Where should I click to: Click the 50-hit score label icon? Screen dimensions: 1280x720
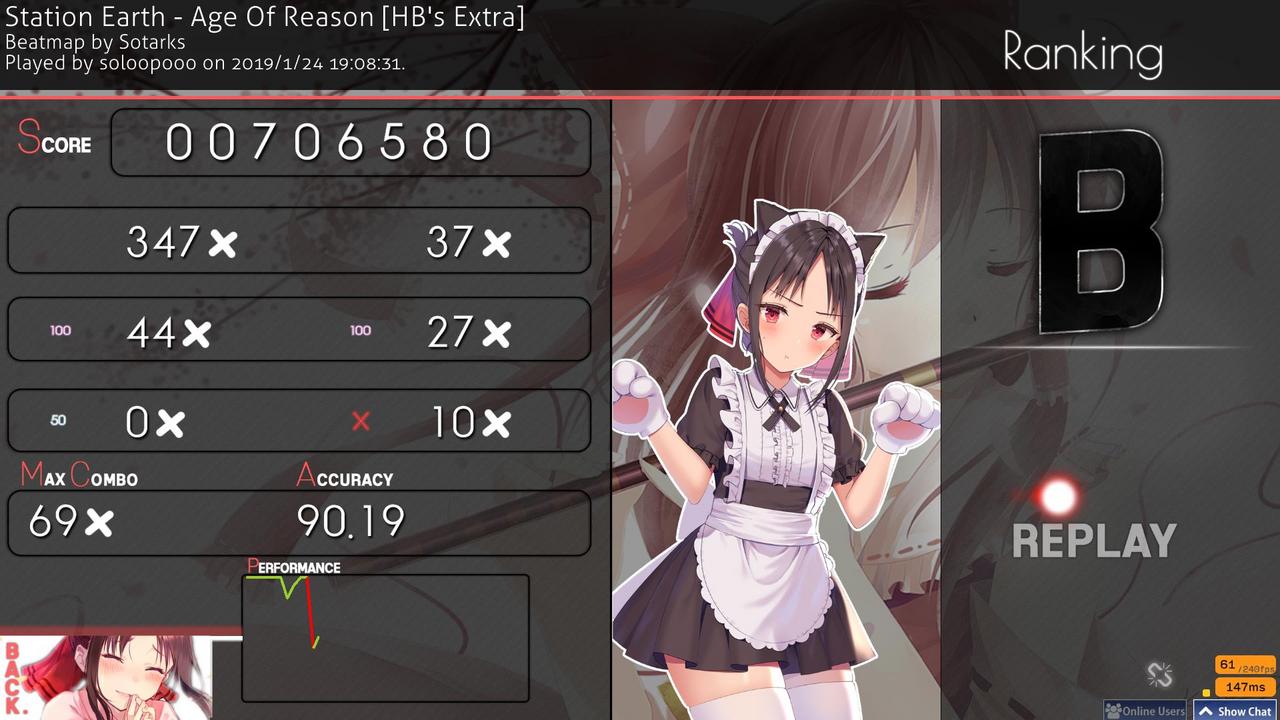tap(56, 422)
